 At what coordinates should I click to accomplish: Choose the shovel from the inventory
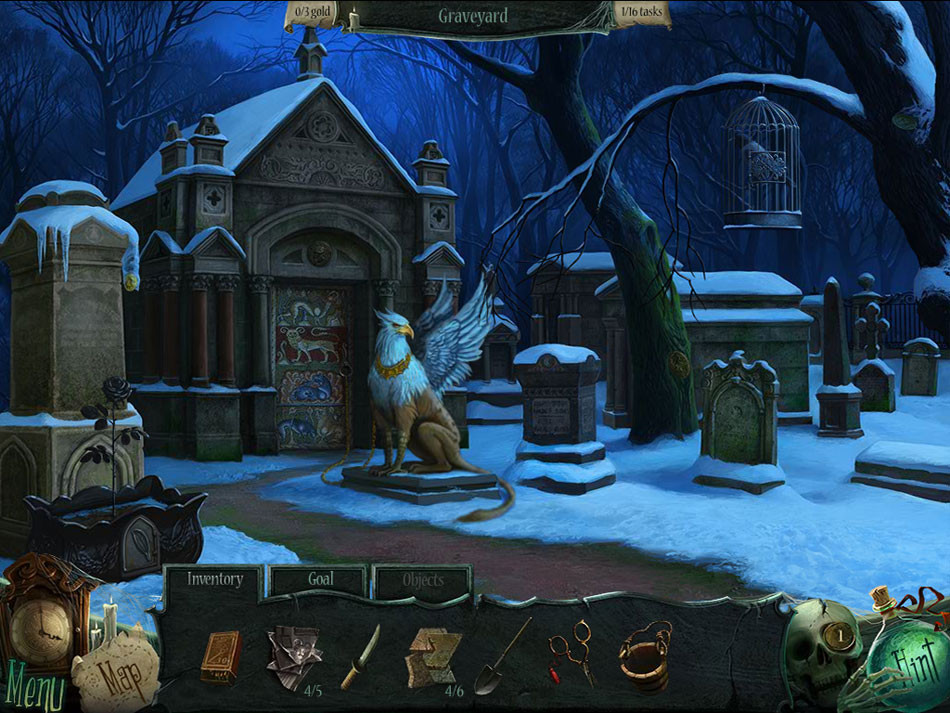pyautogui.click(x=502, y=656)
